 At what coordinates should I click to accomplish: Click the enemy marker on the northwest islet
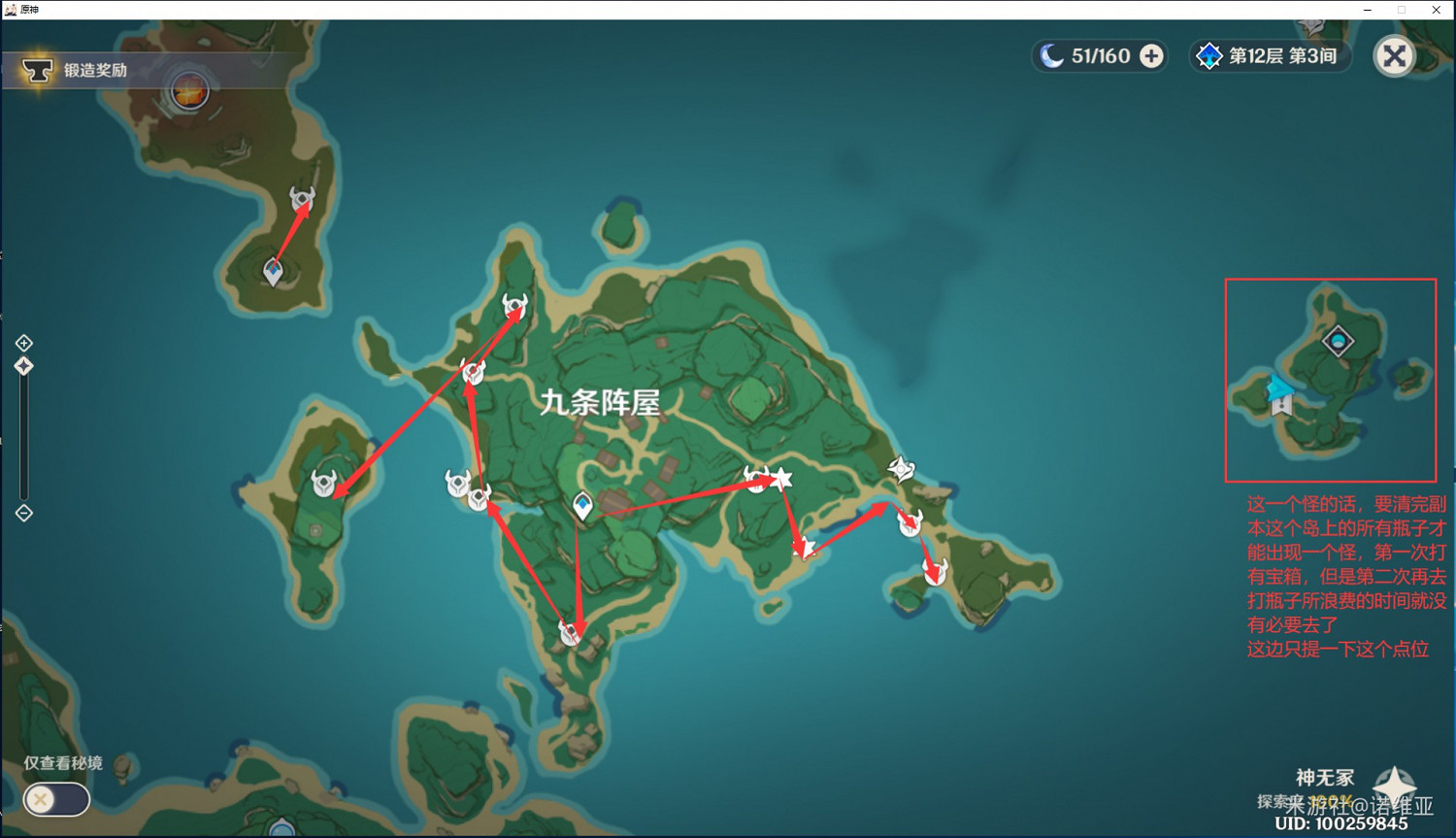(x=303, y=197)
